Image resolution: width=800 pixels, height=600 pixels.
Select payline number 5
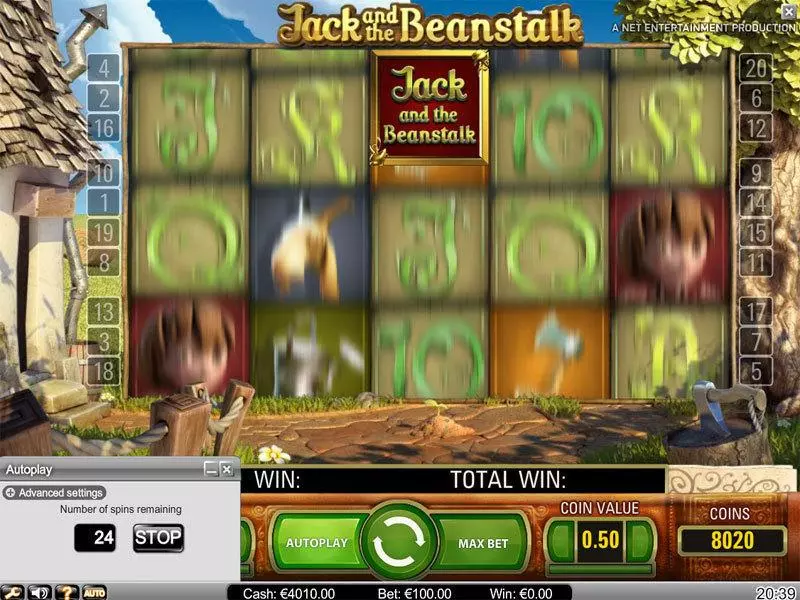tap(755, 371)
